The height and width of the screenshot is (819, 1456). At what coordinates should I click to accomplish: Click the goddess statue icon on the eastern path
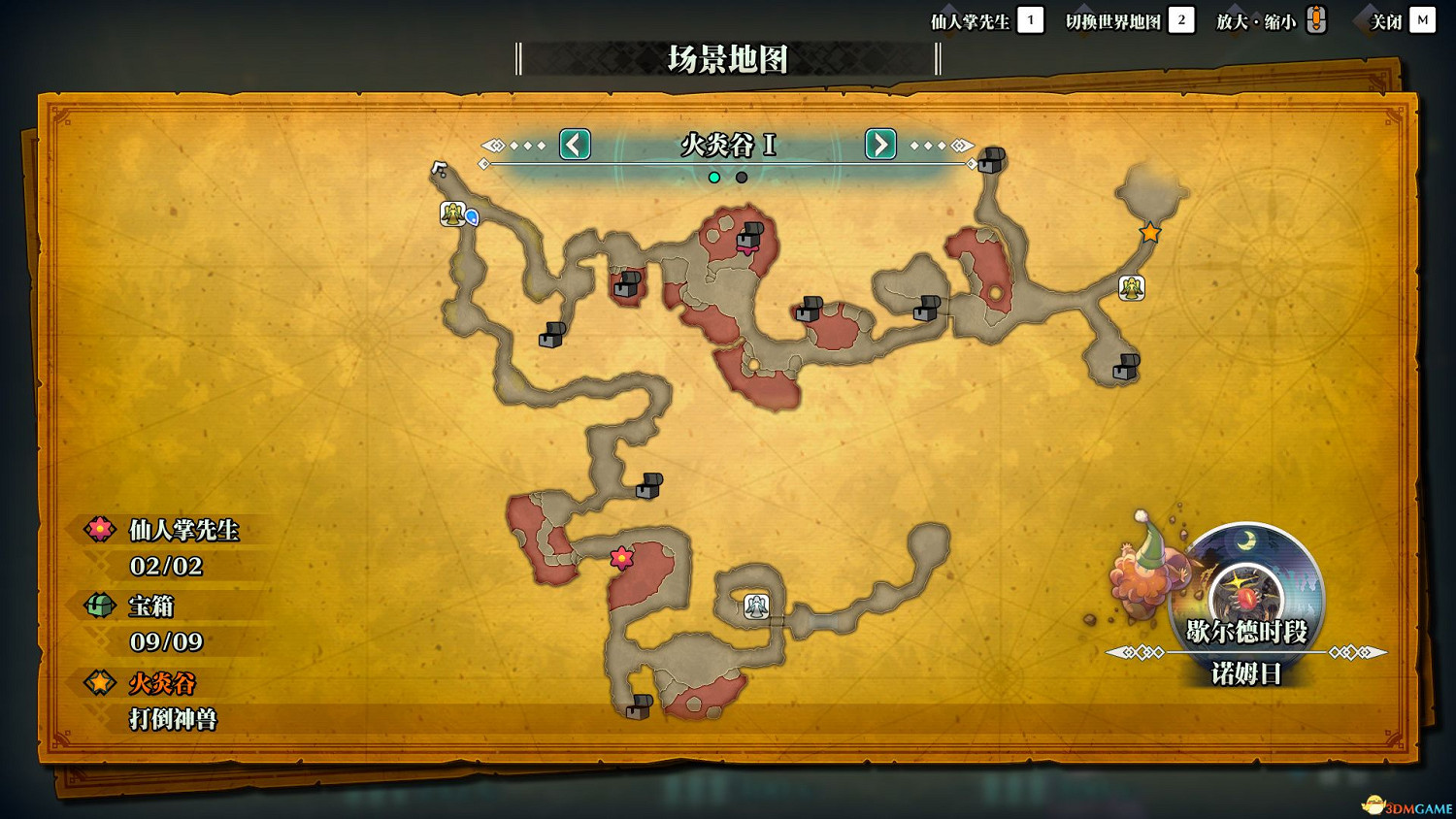[x=1130, y=286]
